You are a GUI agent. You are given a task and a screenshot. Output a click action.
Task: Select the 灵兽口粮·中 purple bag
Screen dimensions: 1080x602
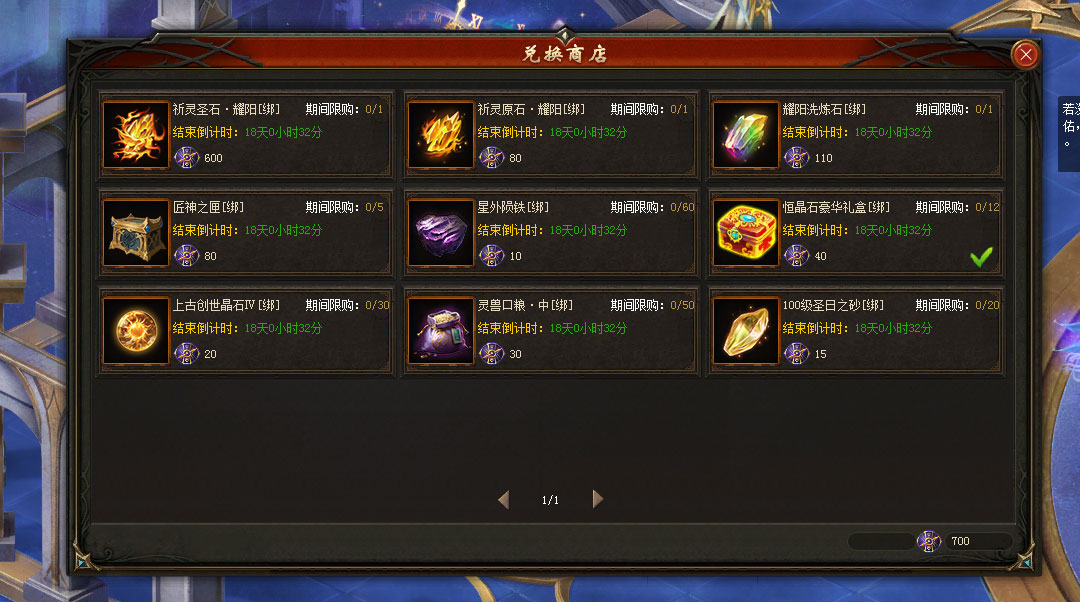(x=441, y=331)
